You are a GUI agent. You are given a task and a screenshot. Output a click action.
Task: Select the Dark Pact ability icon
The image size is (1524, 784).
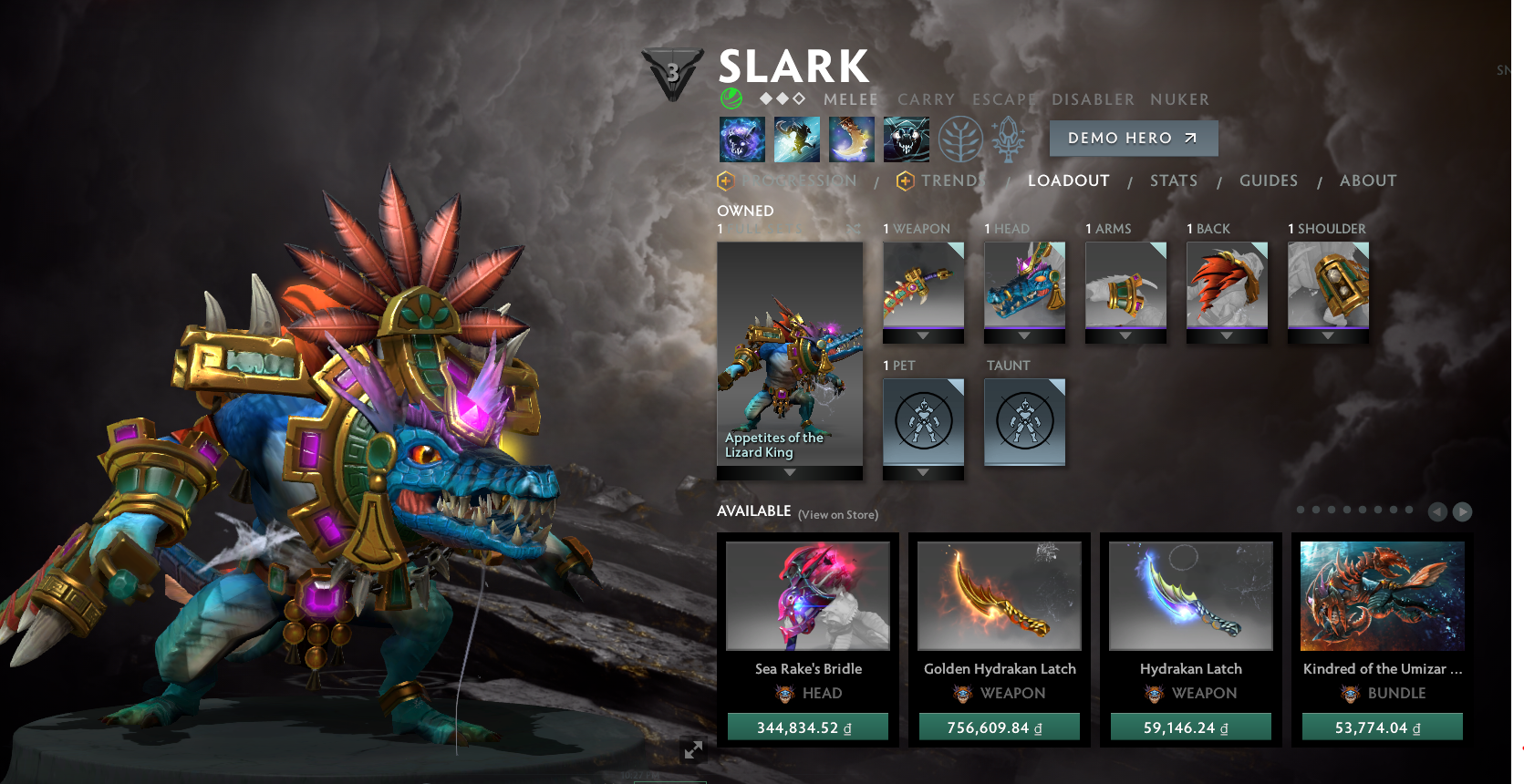(x=741, y=139)
